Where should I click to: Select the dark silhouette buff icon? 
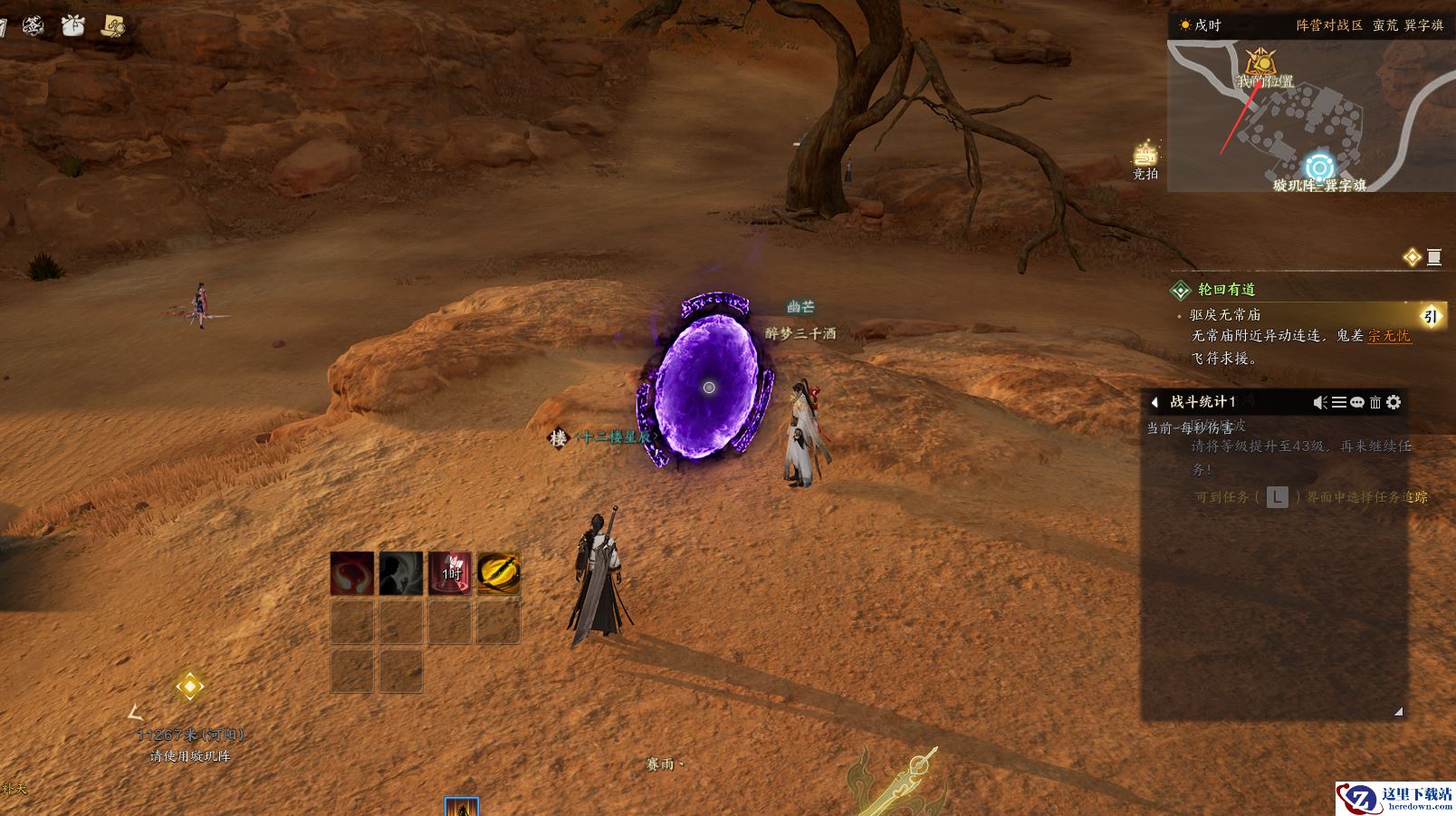[401, 573]
